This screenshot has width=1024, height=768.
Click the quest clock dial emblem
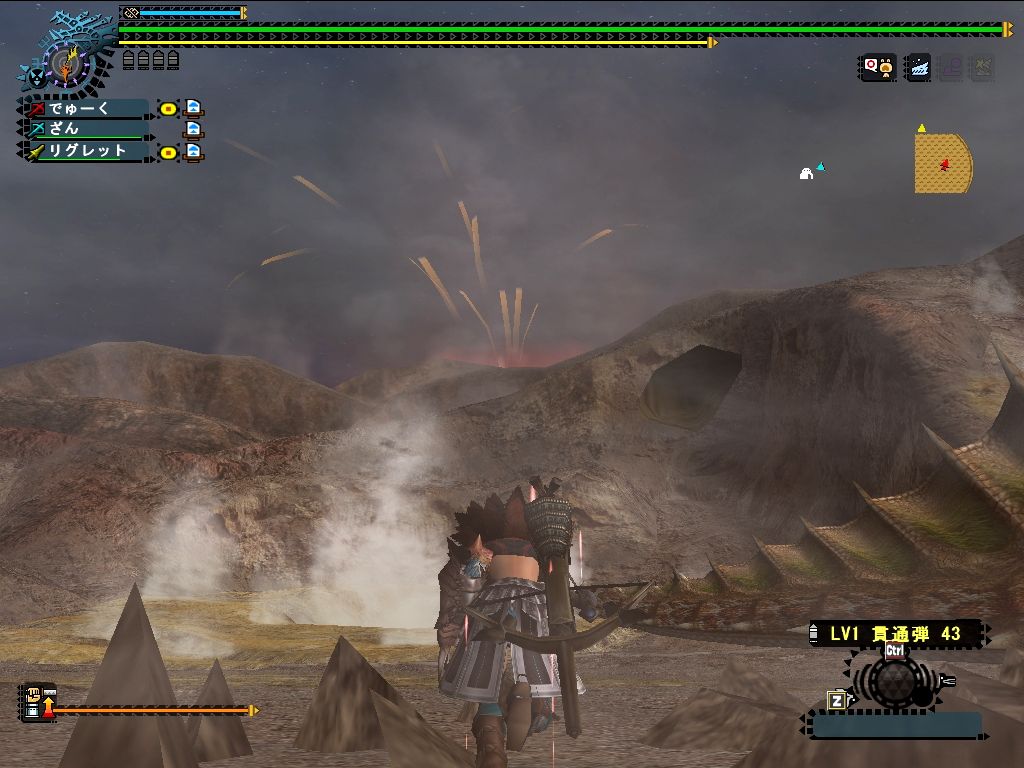coord(66,63)
